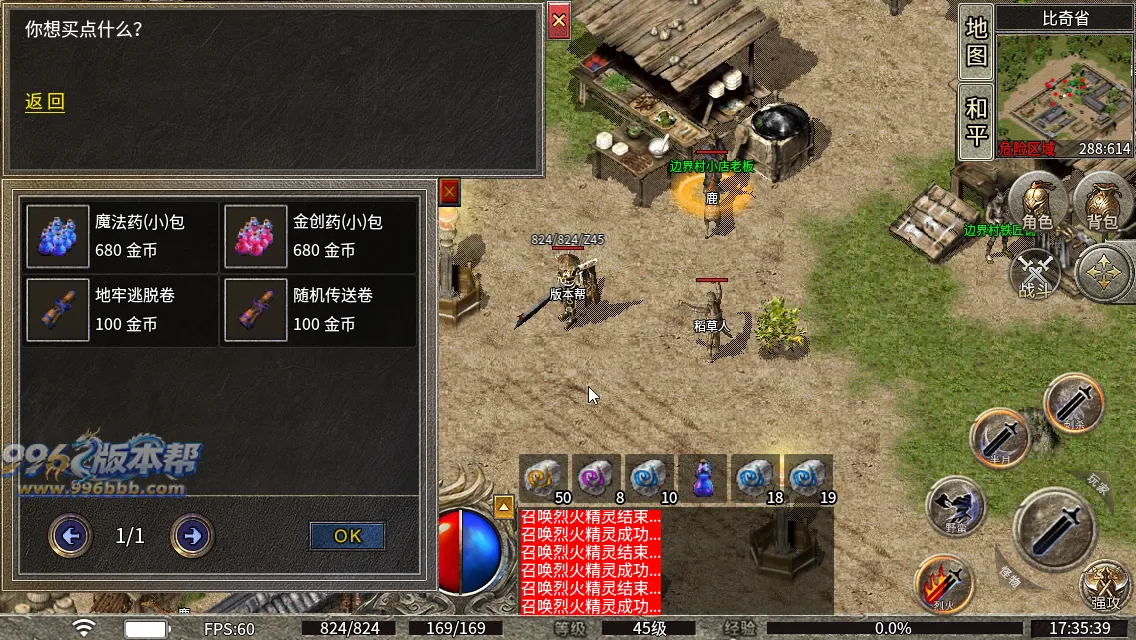The width and height of the screenshot is (1136, 640).
Task: Pick the 随机传送卷 scroll in the shop
Action: click(x=319, y=310)
